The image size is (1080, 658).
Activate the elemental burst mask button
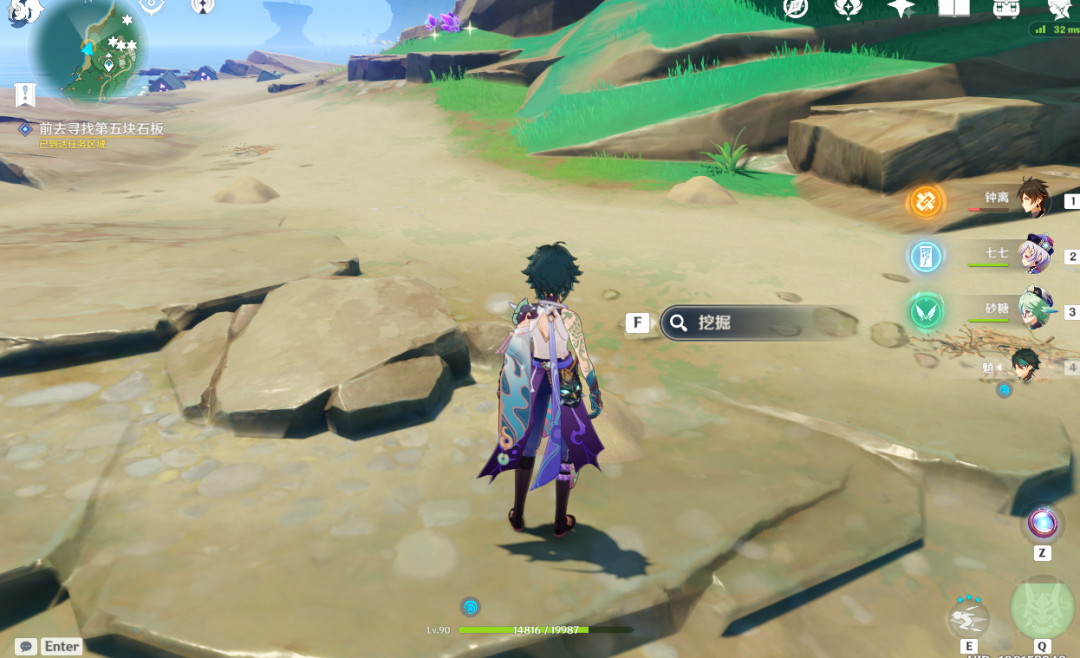(x=1042, y=608)
